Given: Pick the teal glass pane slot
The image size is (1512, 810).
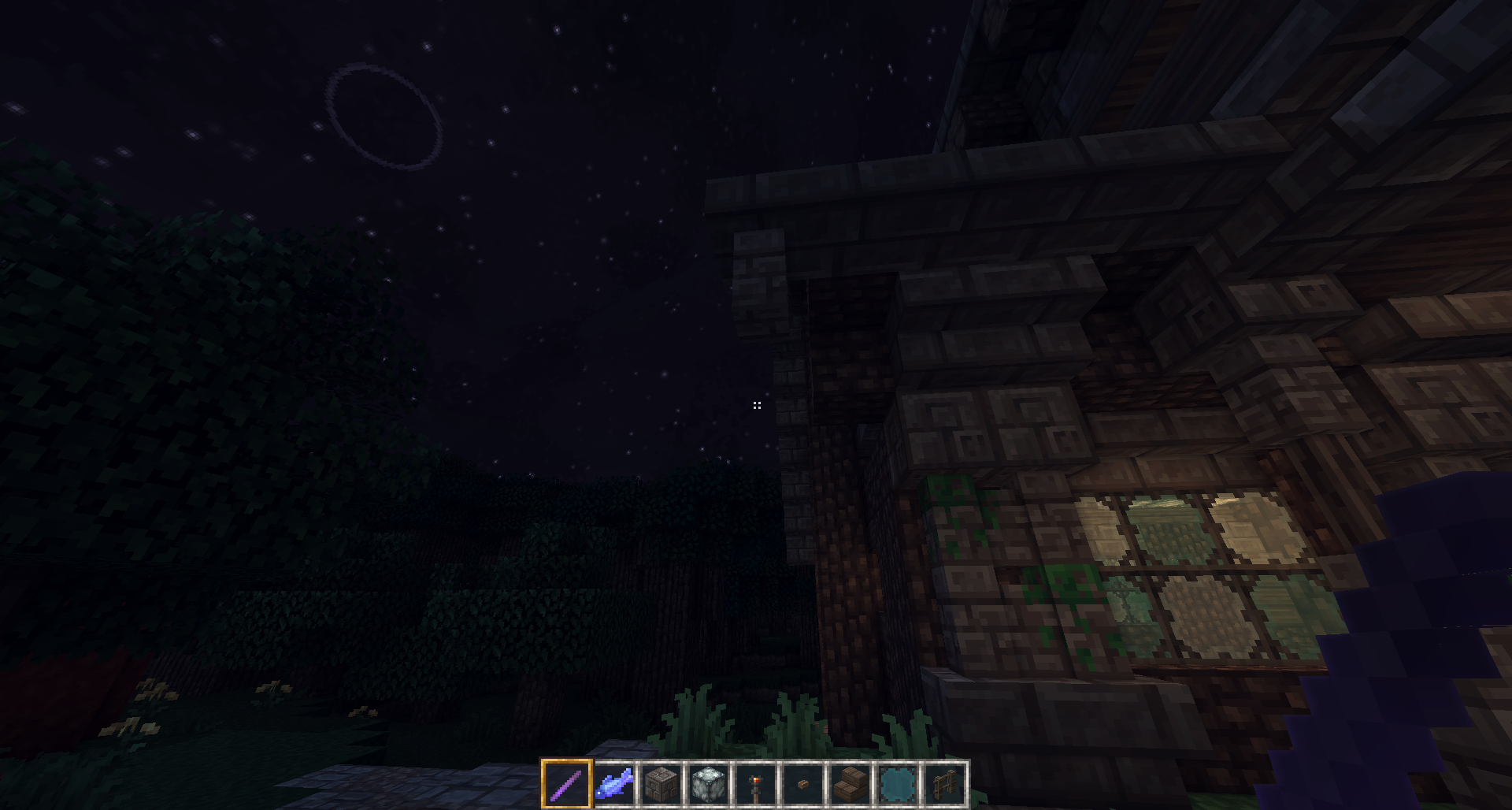Looking at the screenshot, I should click(x=898, y=784).
